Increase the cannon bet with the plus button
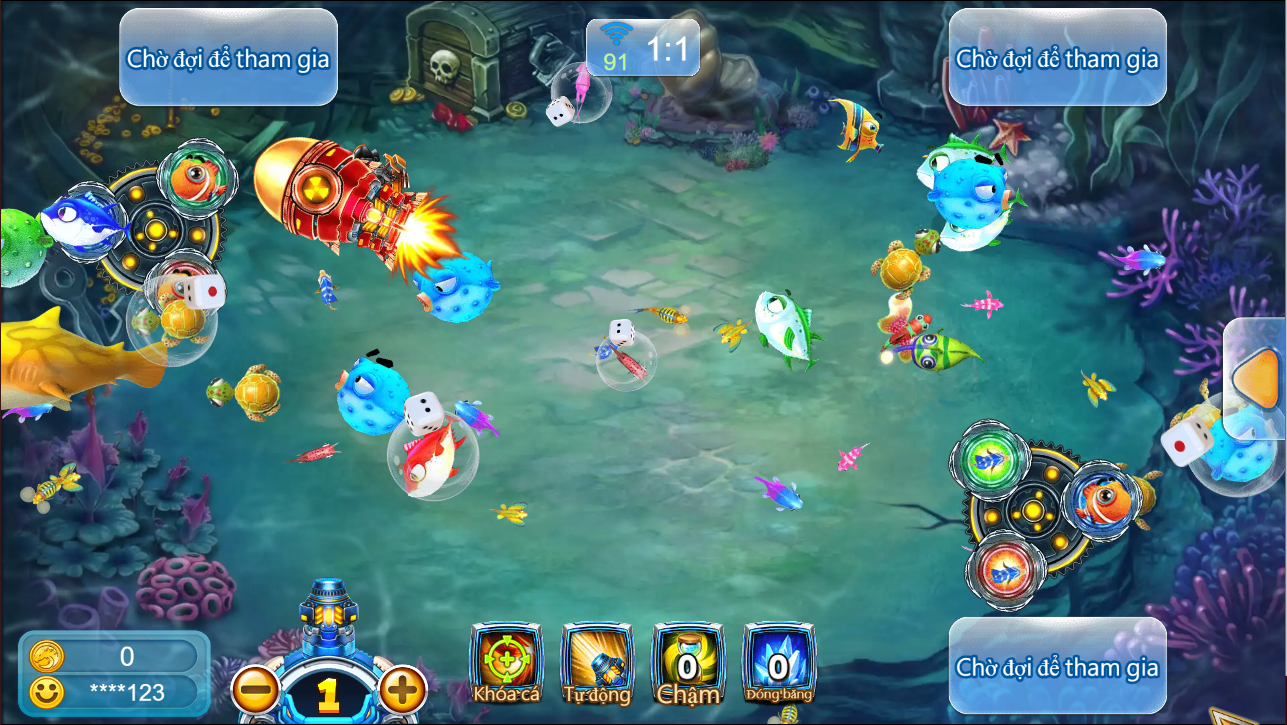The width and height of the screenshot is (1287, 725). pyautogui.click(x=402, y=689)
